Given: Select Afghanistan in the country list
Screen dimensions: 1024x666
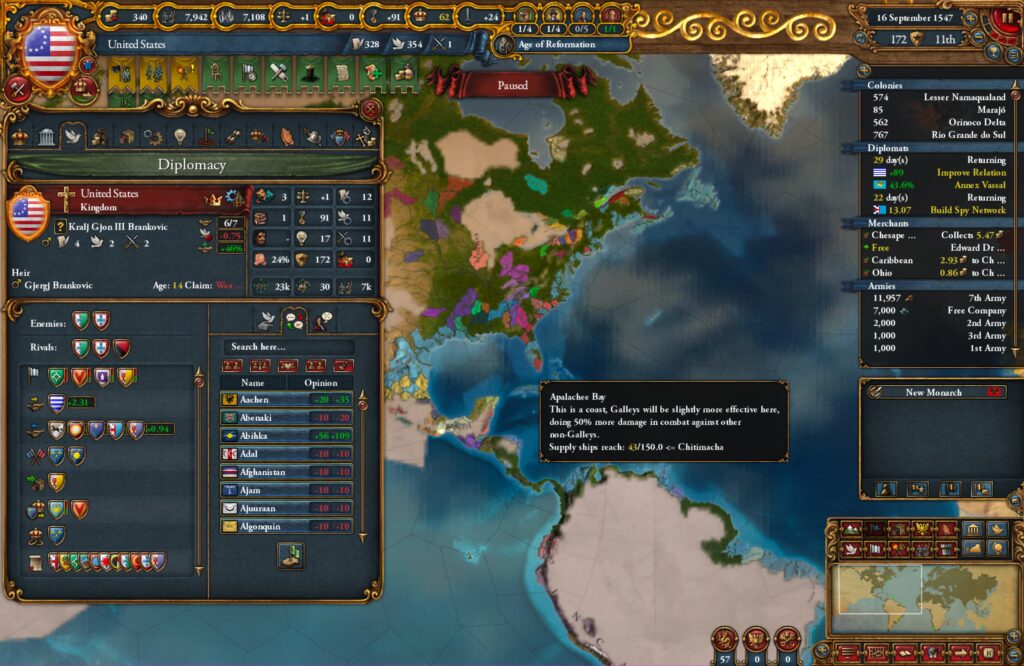Looking at the screenshot, I should [253, 472].
